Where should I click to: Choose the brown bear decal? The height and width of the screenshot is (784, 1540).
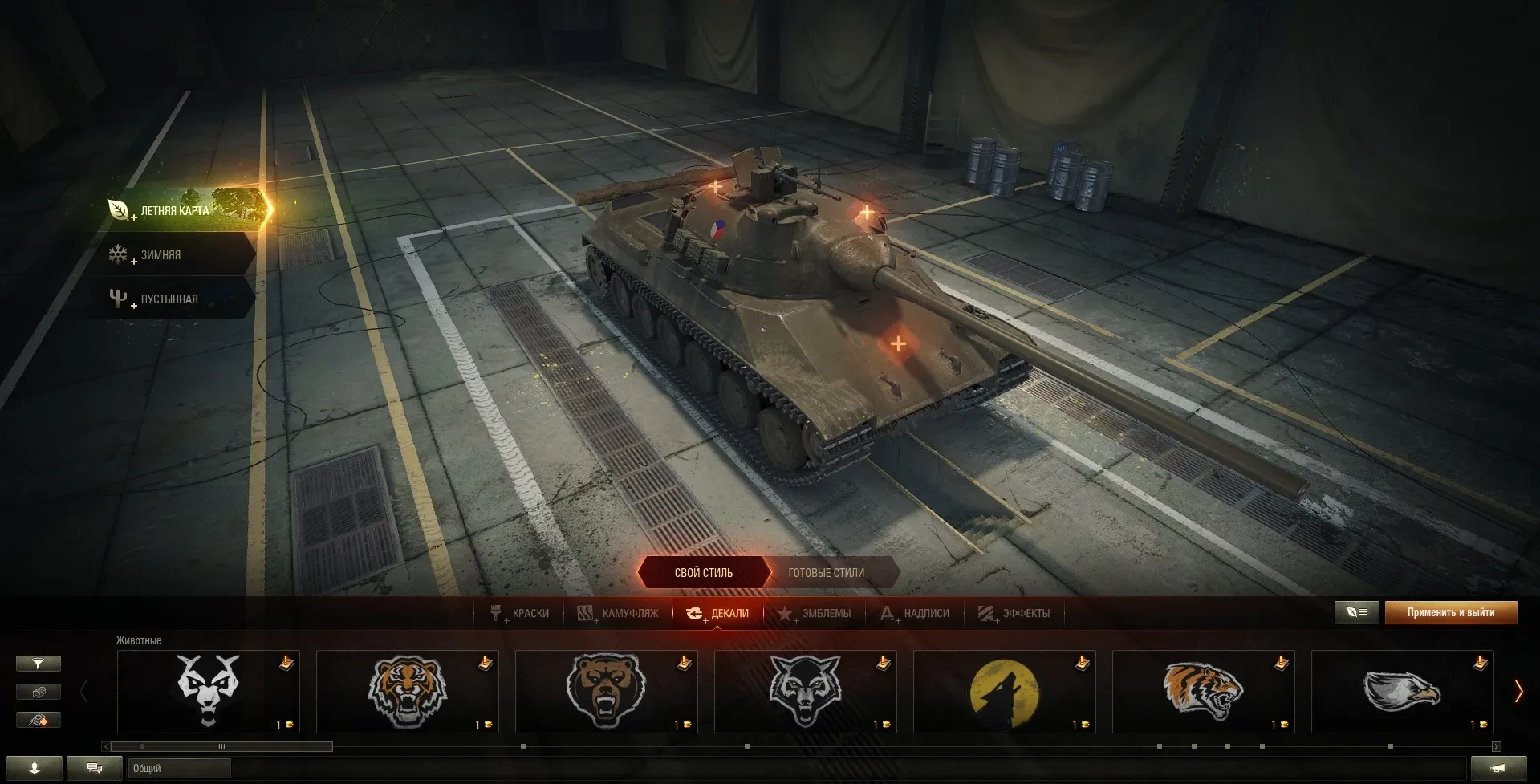click(606, 691)
